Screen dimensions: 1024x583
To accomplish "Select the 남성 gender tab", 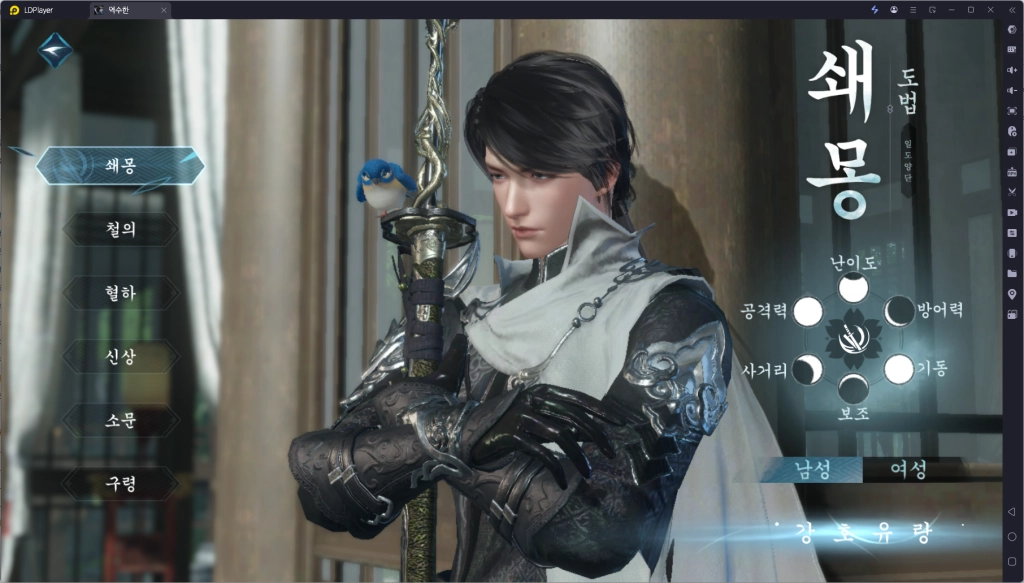I will coord(813,469).
